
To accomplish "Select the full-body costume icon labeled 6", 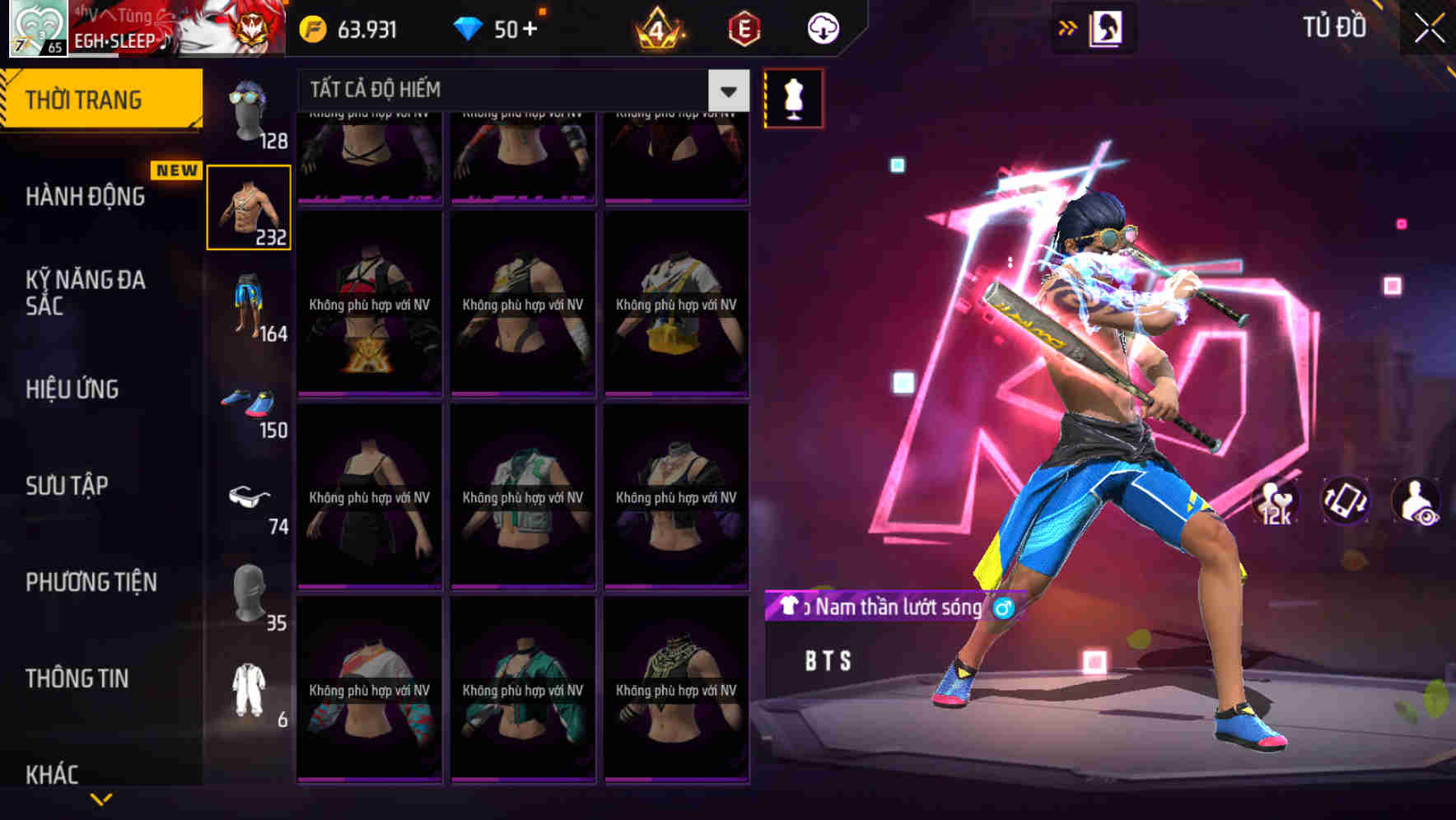I will (250, 687).
